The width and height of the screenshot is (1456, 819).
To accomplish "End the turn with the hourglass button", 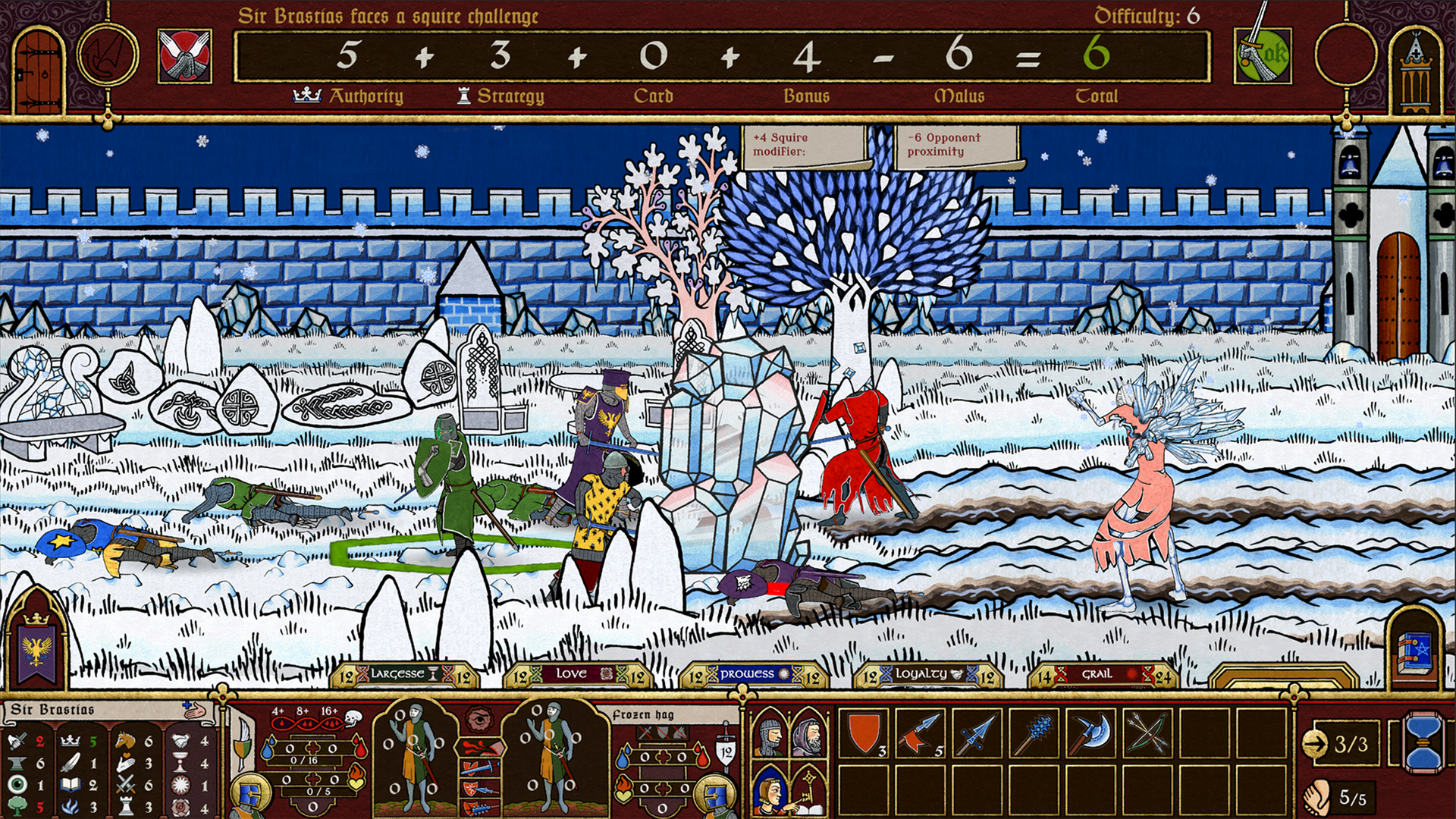I will (1423, 742).
